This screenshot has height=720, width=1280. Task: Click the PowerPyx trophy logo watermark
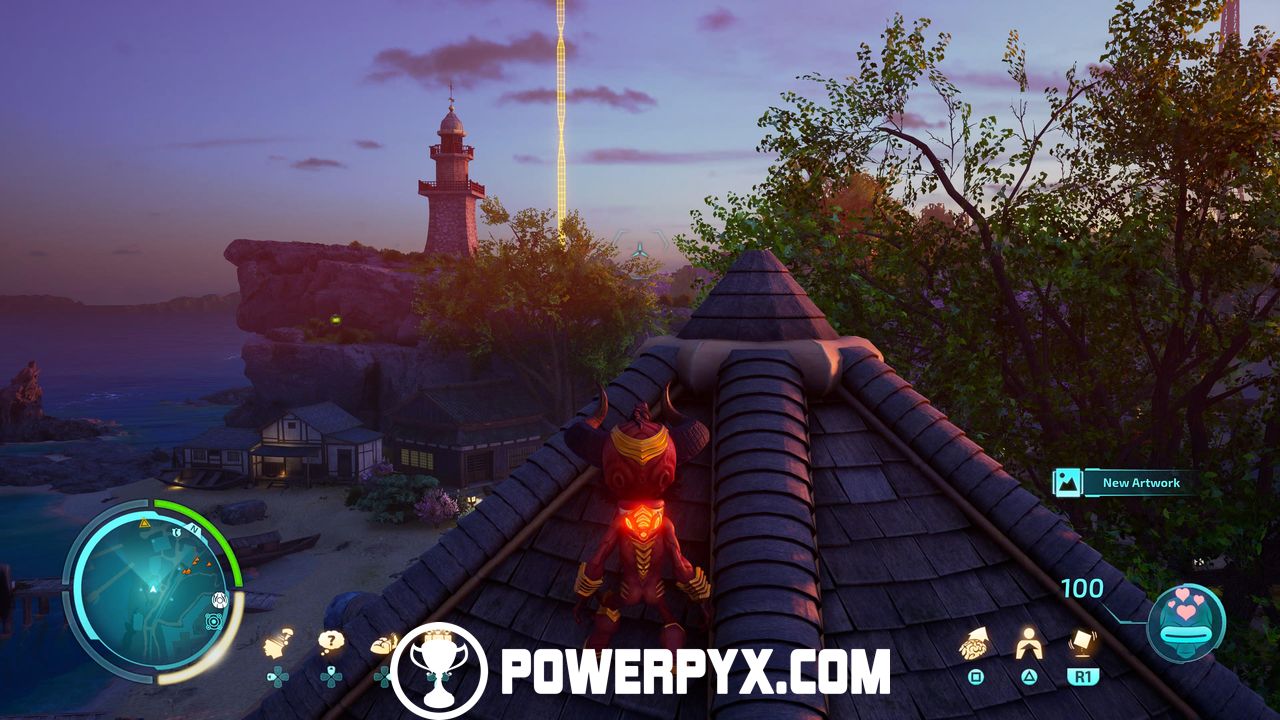[439, 671]
